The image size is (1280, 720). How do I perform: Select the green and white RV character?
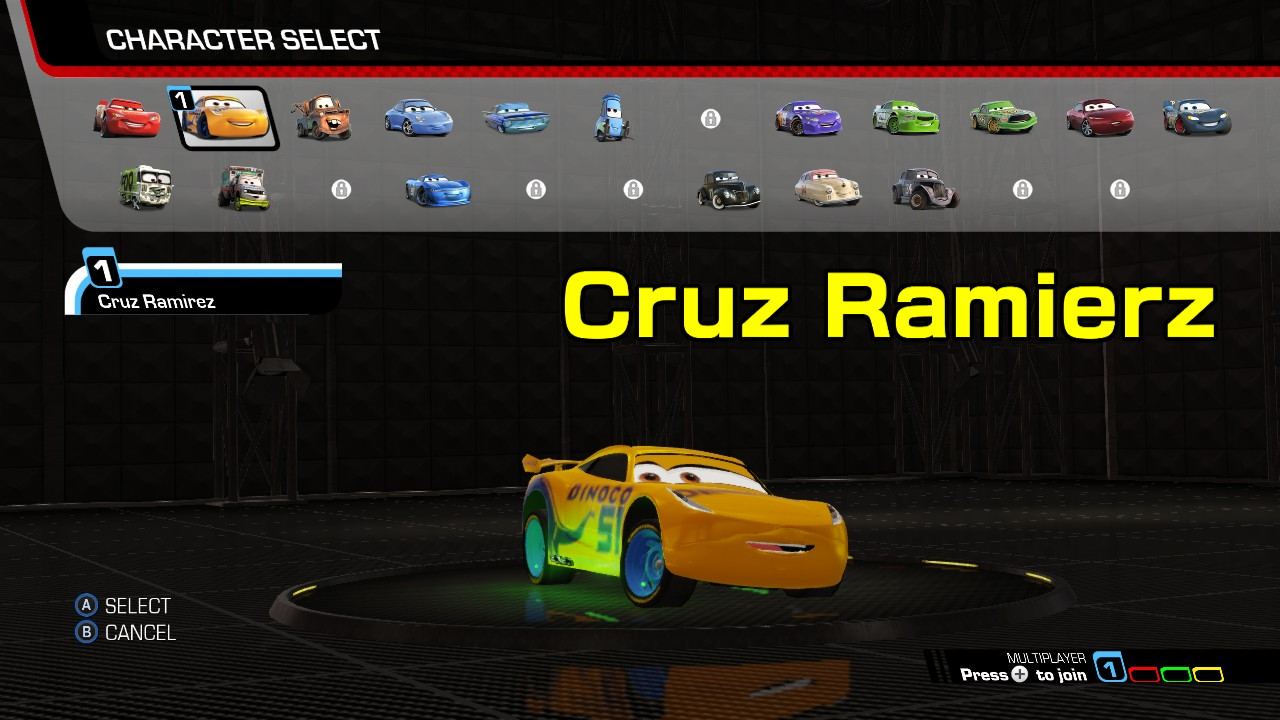(x=146, y=188)
